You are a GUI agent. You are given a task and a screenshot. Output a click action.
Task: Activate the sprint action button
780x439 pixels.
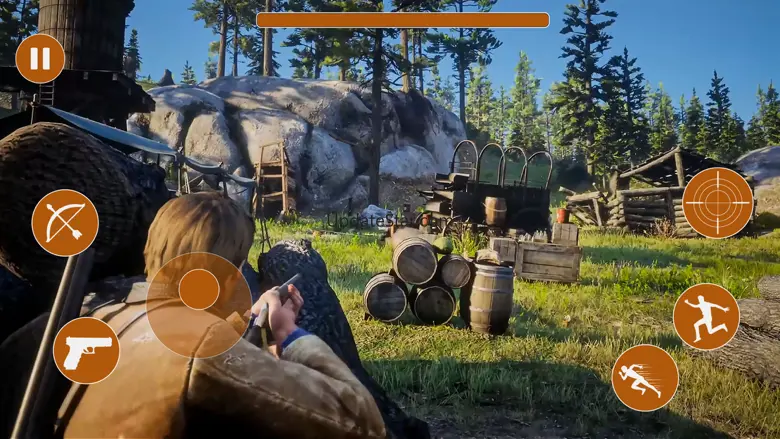[x=645, y=378]
